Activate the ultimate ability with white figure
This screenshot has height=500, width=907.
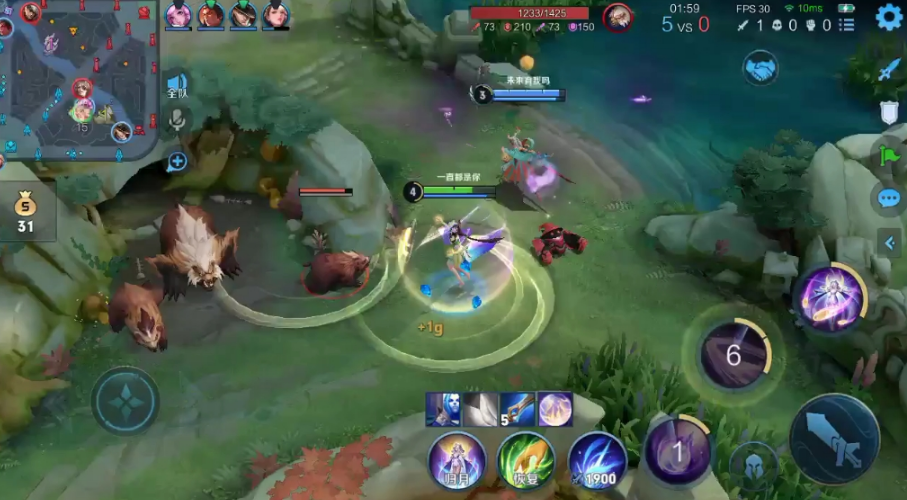[x=830, y=297]
